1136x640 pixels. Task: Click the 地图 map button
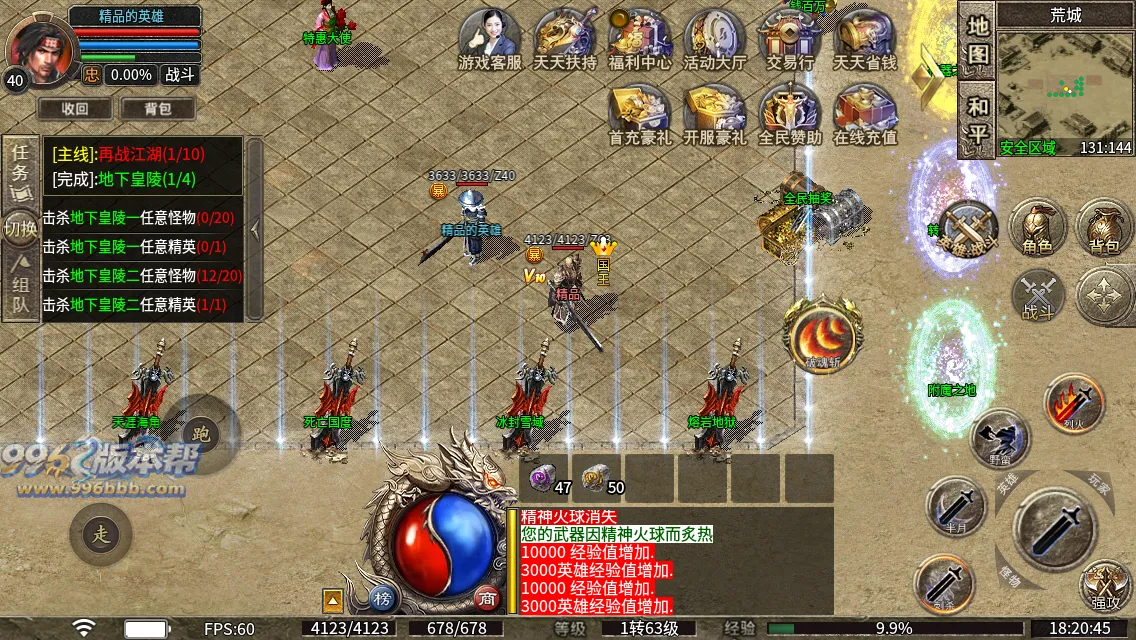click(977, 41)
